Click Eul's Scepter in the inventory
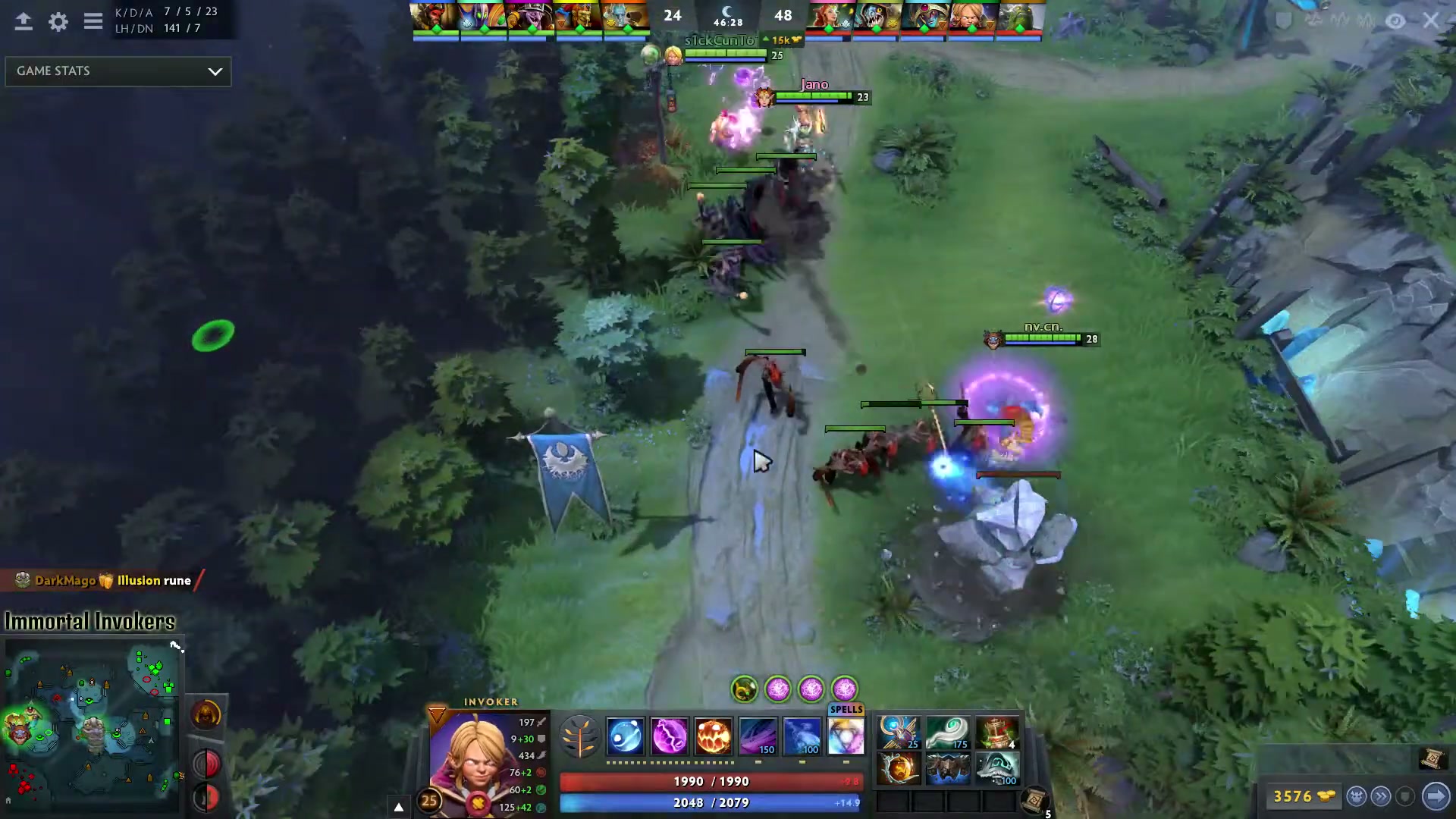The image size is (1456, 819). pos(948,732)
